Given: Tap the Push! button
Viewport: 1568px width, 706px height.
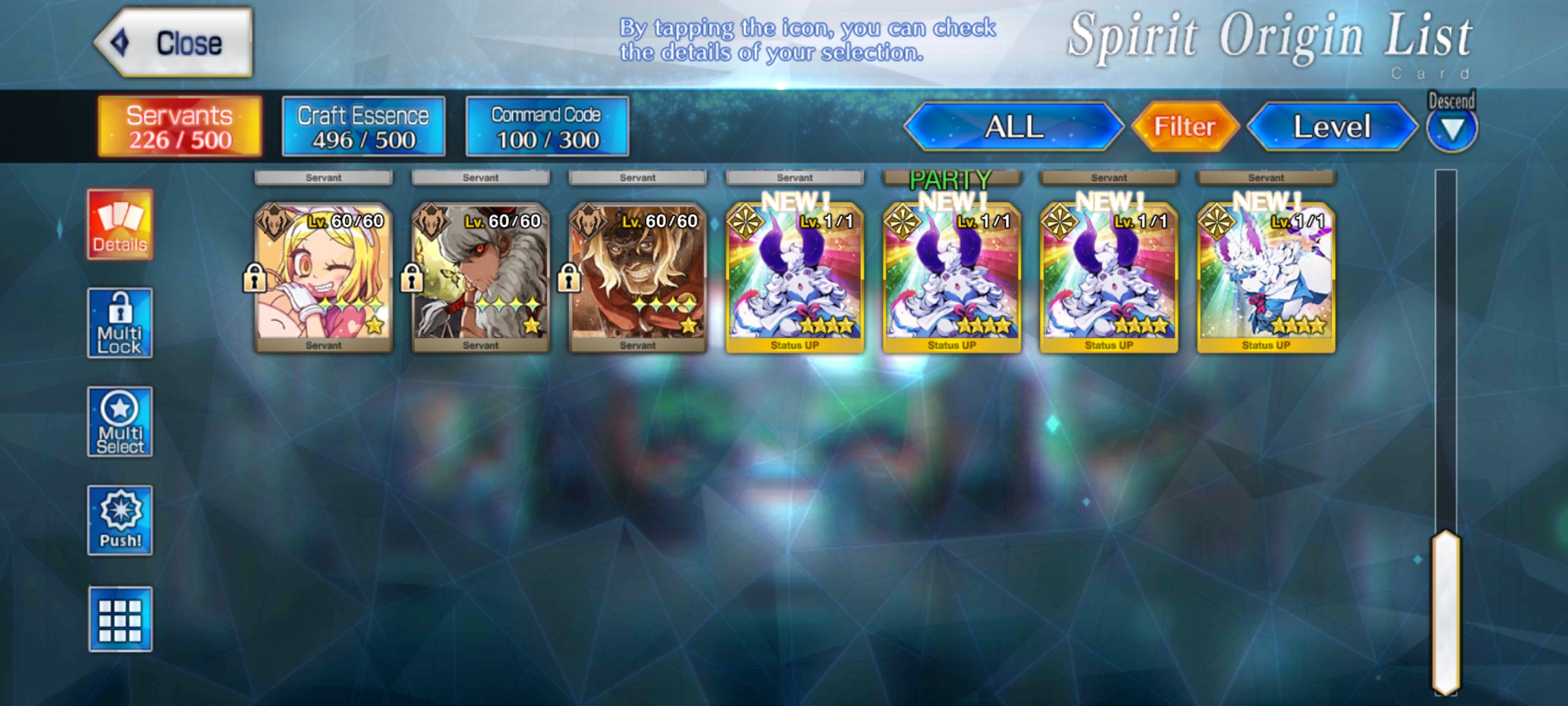Looking at the screenshot, I should (120, 520).
